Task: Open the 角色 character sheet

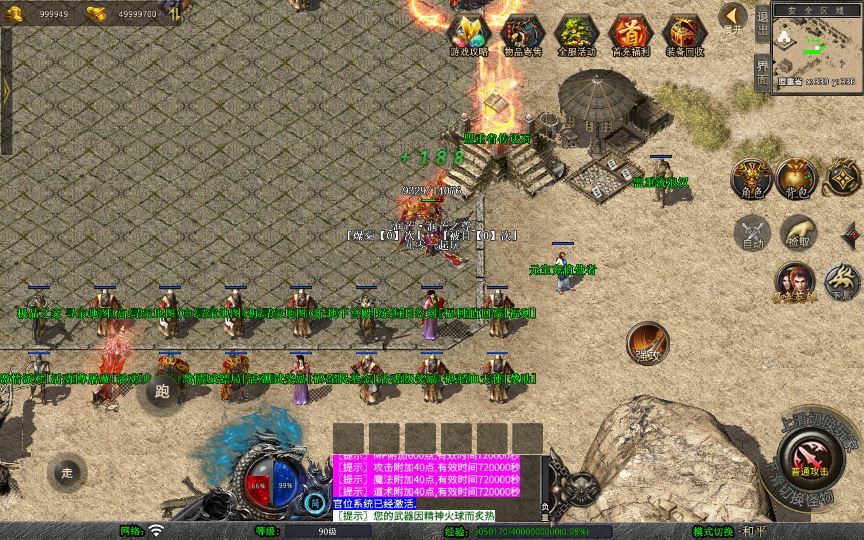Action: [x=752, y=177]
